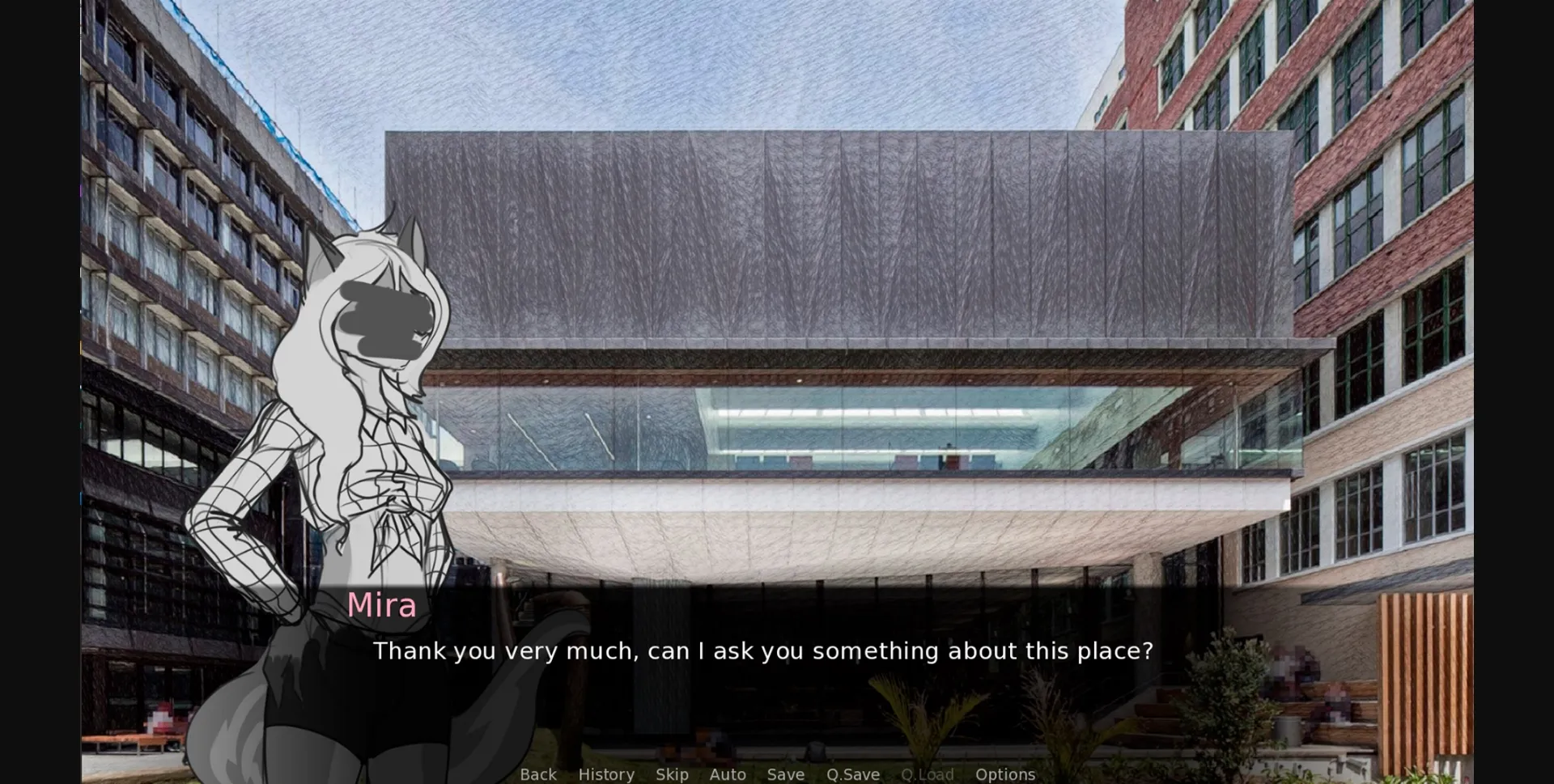The height and width of the screenshot is (784, 1554).
Task: Perform a quick save with Q.Save
Action: [x=852, y=774]
